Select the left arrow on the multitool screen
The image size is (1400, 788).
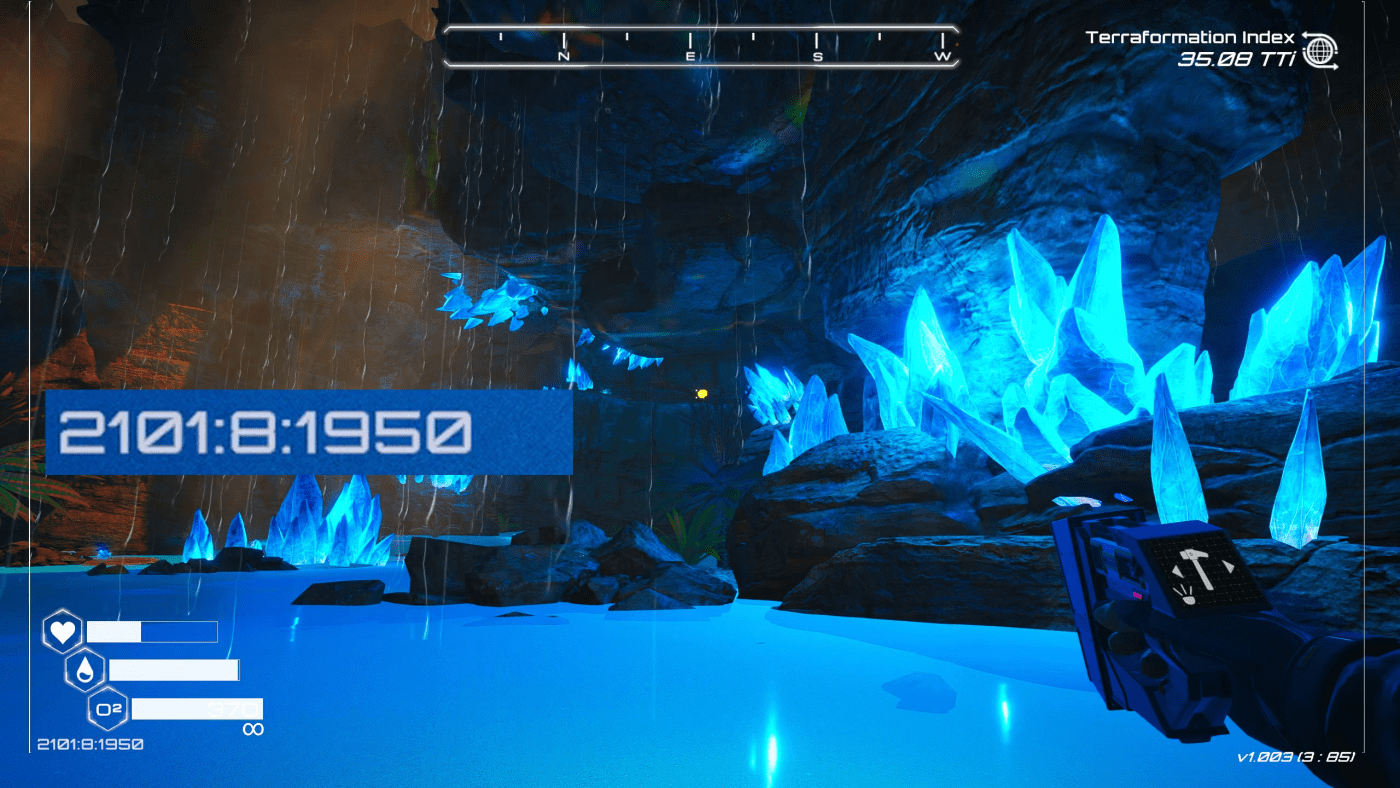click(x=1177, y=571)
